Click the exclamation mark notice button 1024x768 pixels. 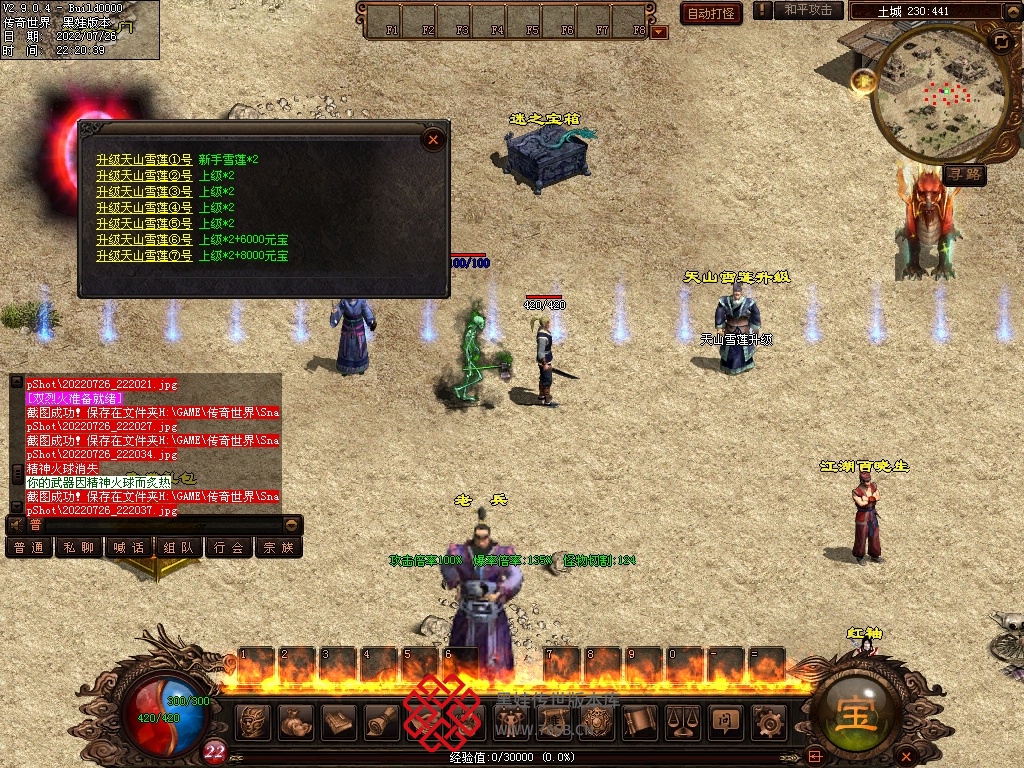click(x=763, y=10)
